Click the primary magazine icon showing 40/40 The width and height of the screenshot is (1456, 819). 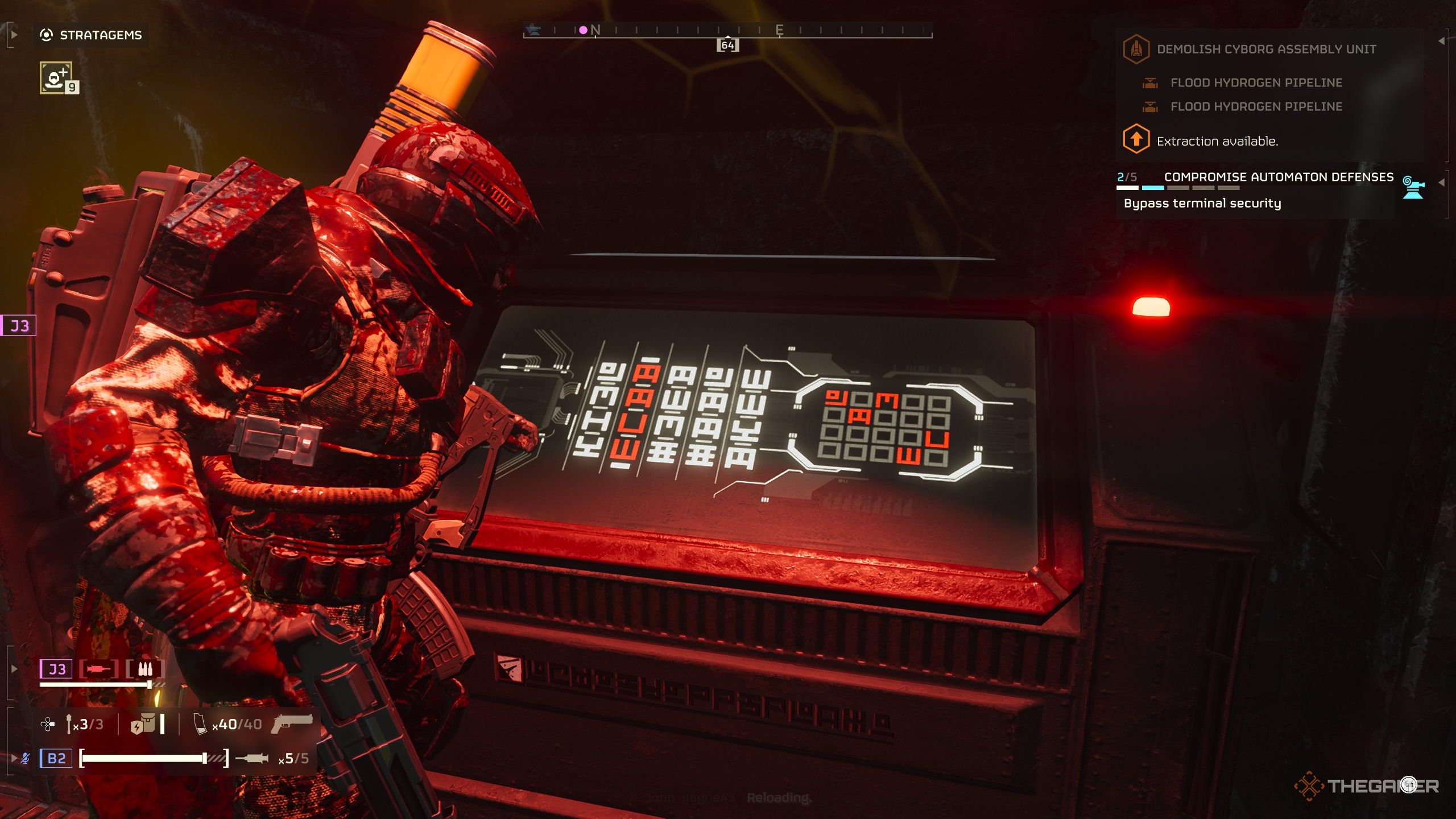(x=200, y=724)
